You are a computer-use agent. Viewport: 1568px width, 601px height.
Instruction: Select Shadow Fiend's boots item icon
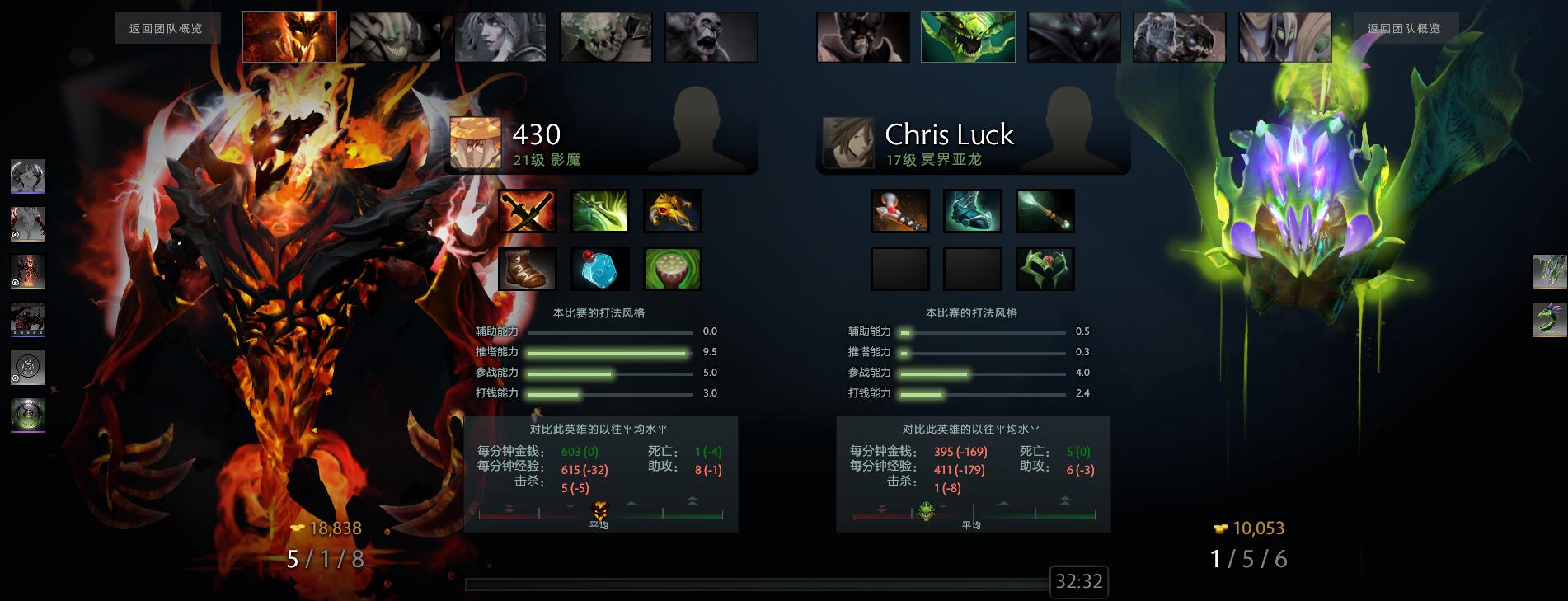(x=526, y=269)
